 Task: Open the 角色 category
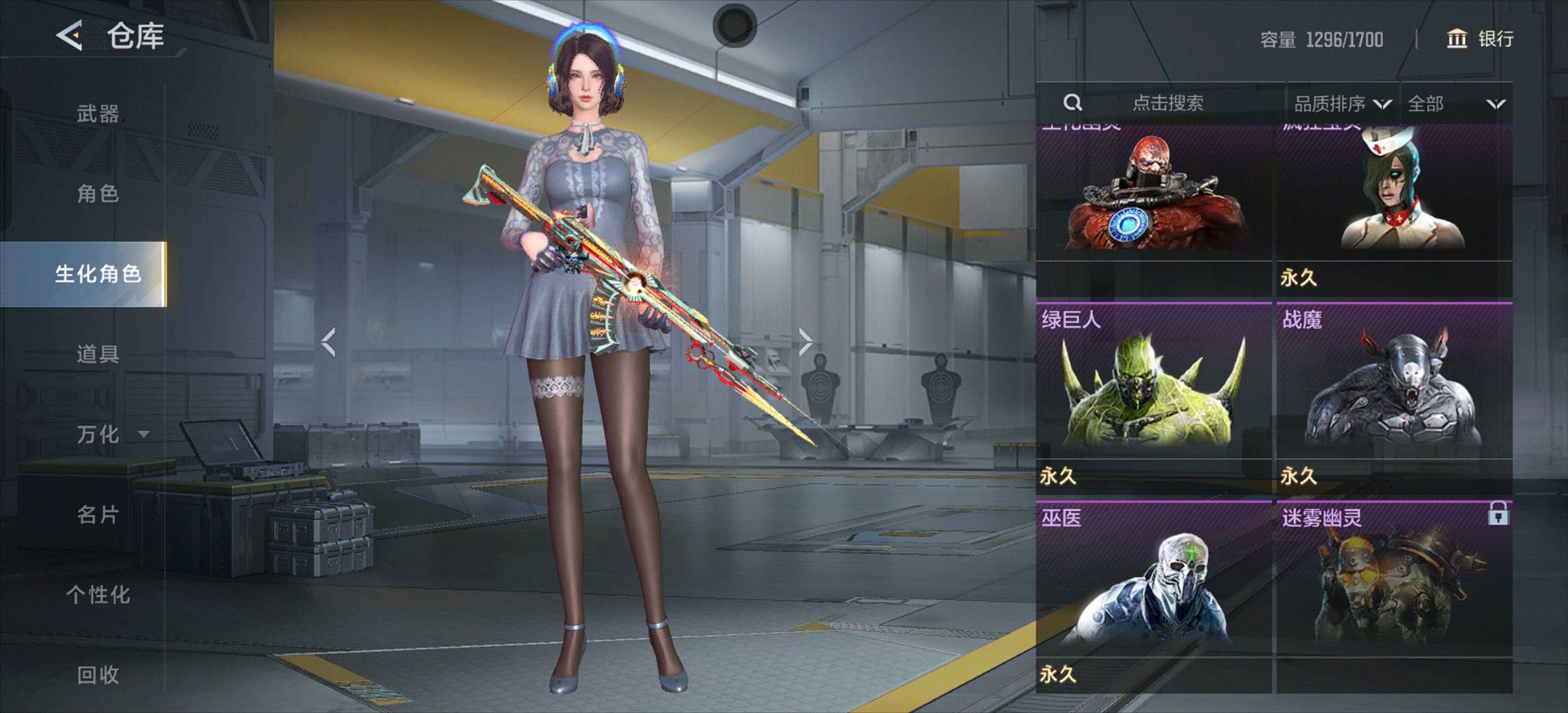[x=98, y=193]
